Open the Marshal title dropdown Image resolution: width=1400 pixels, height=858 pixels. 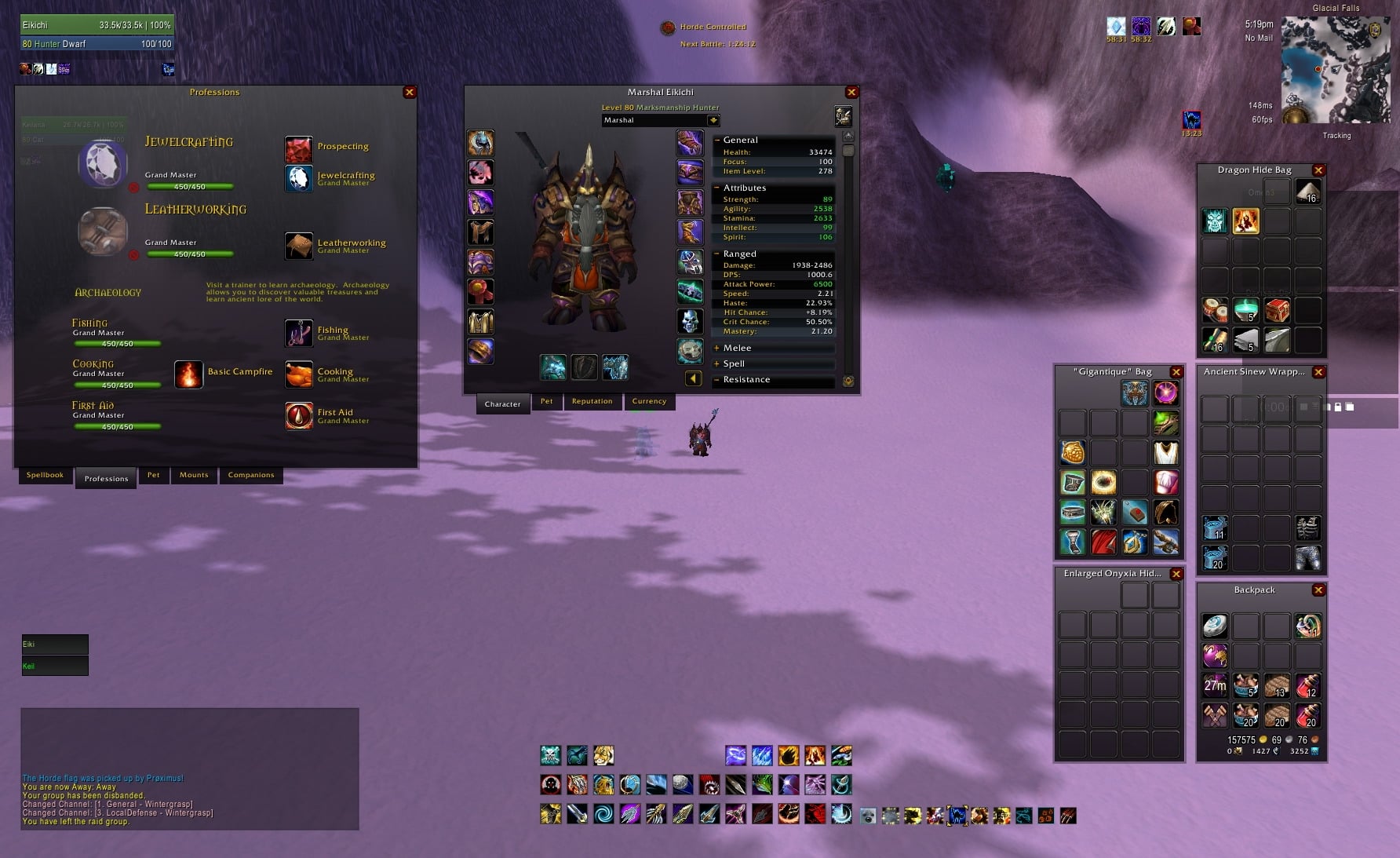pos(712,119)
